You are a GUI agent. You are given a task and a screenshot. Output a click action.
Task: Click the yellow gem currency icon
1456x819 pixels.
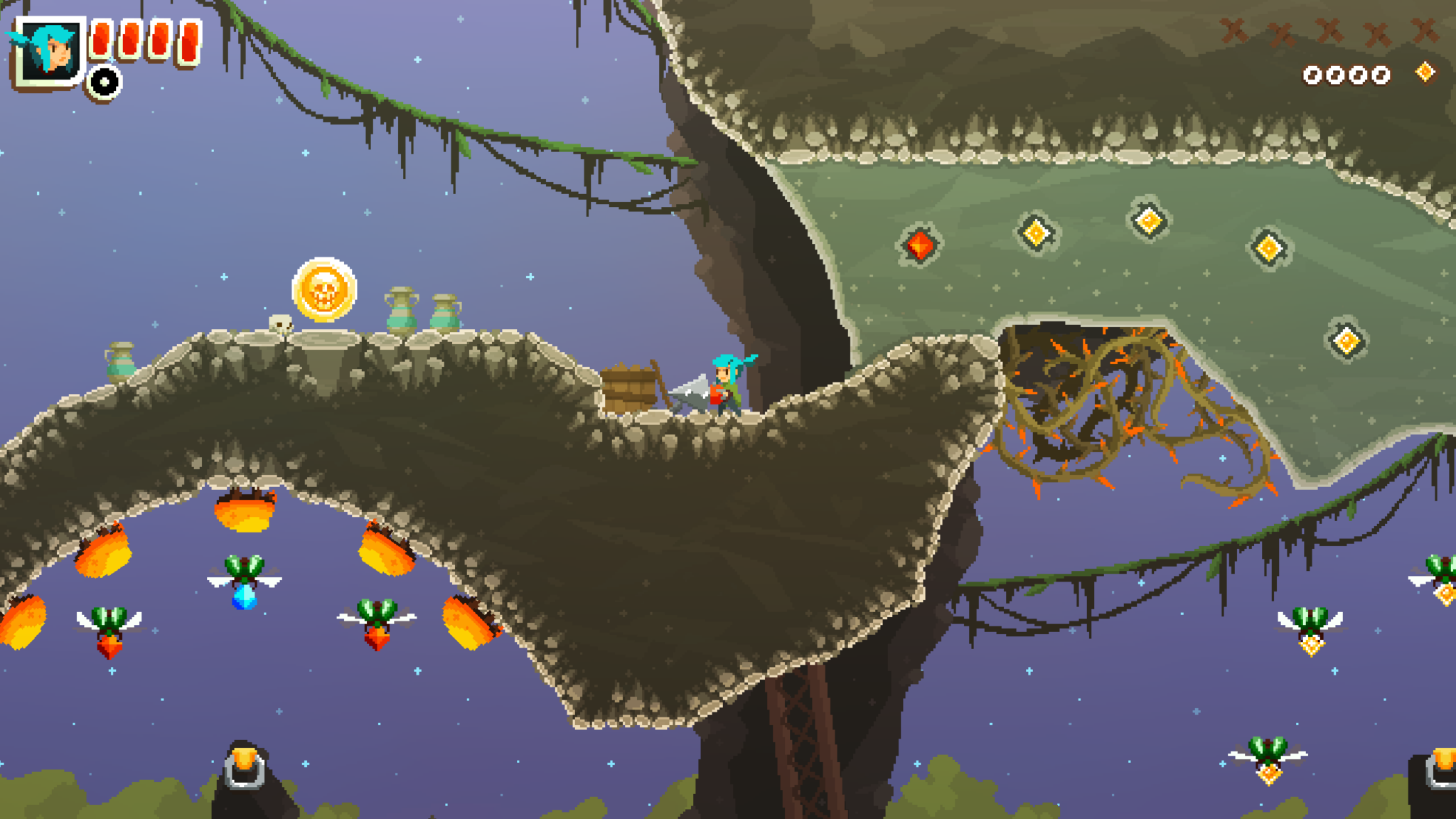pos(1425,73)
